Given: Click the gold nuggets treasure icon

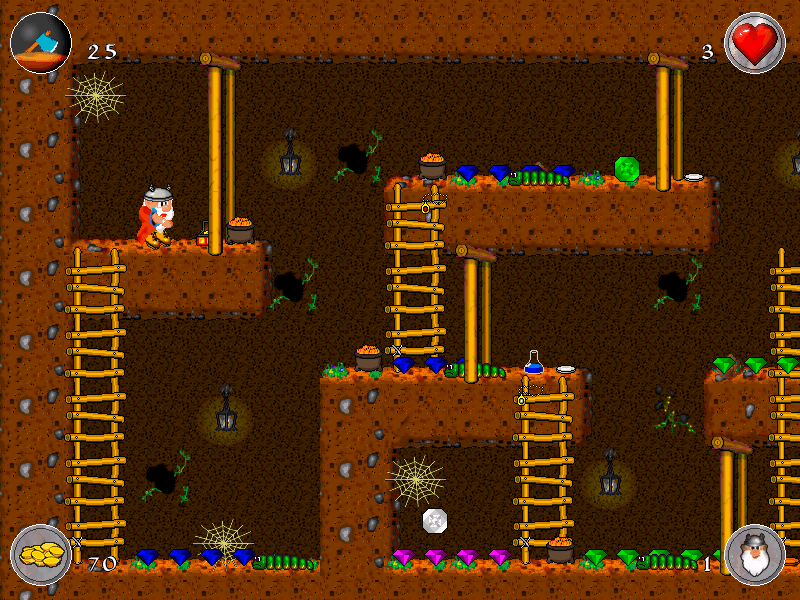Looking at the screenshot, I should [41, 555].
